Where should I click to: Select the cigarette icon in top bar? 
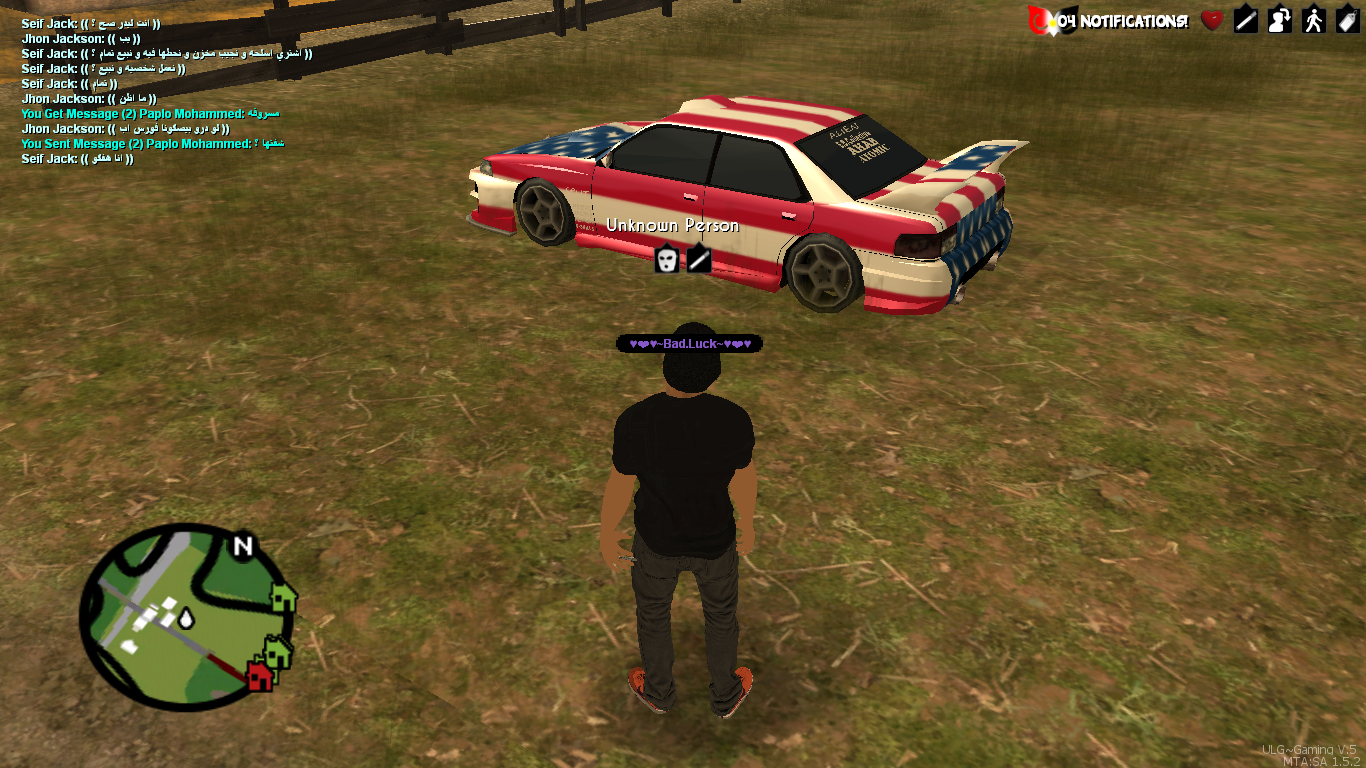click(1246, 20)
